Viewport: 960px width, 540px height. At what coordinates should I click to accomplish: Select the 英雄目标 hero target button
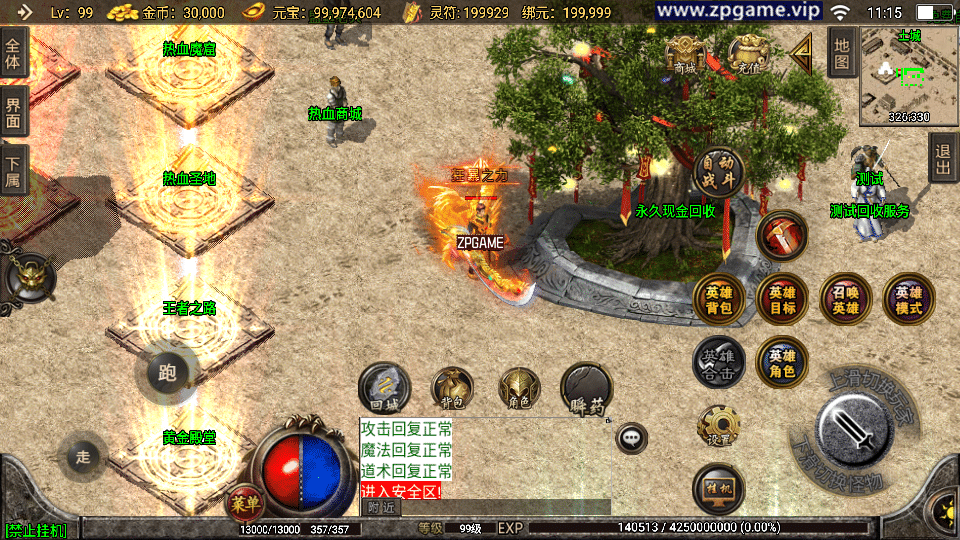782,299
